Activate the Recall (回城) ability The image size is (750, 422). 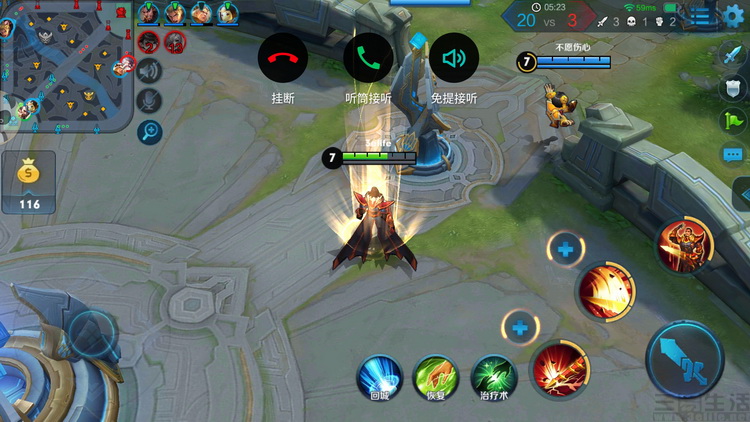(x=379, y=378)
